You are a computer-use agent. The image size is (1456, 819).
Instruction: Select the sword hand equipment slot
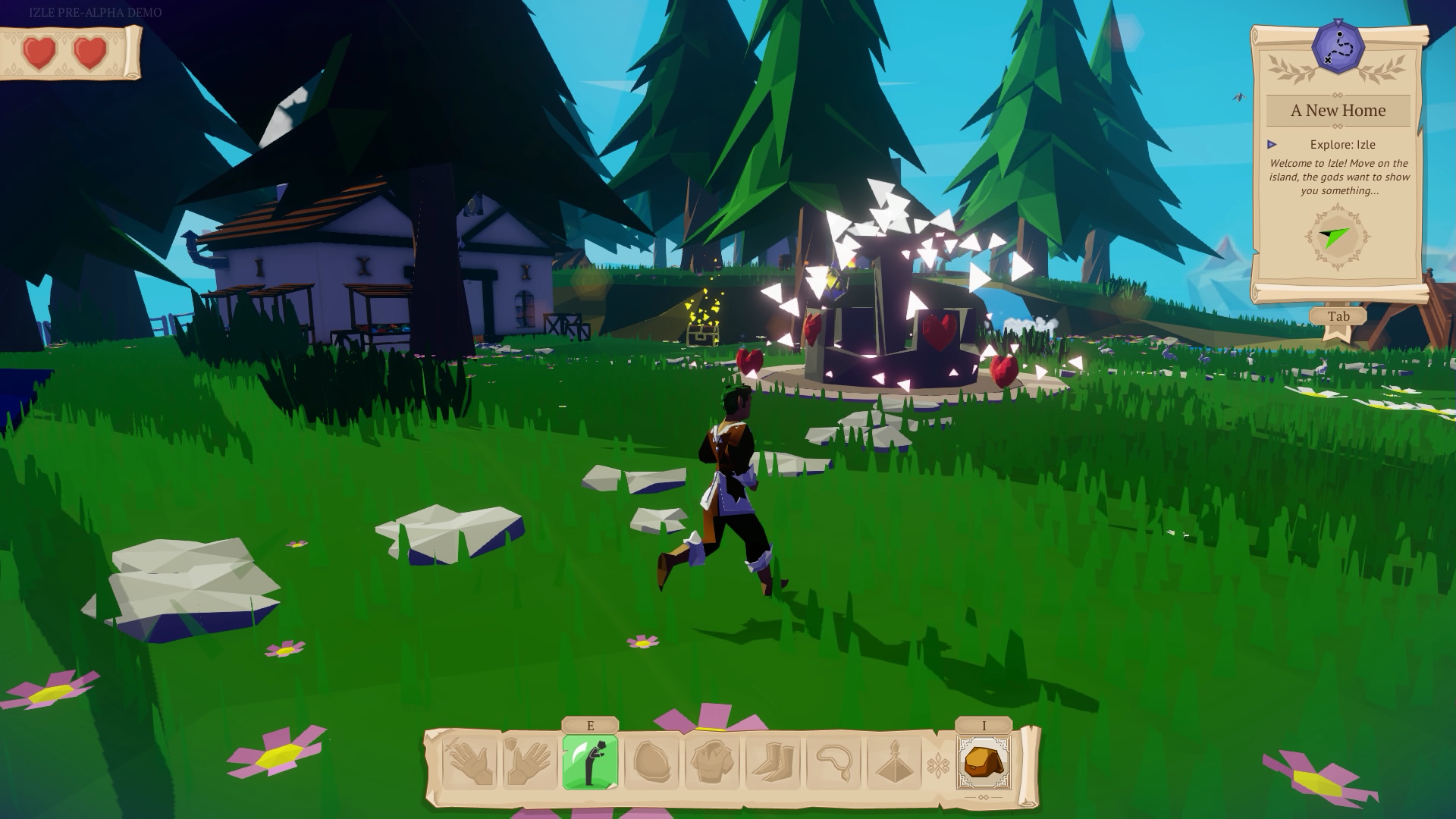point(469,763)
